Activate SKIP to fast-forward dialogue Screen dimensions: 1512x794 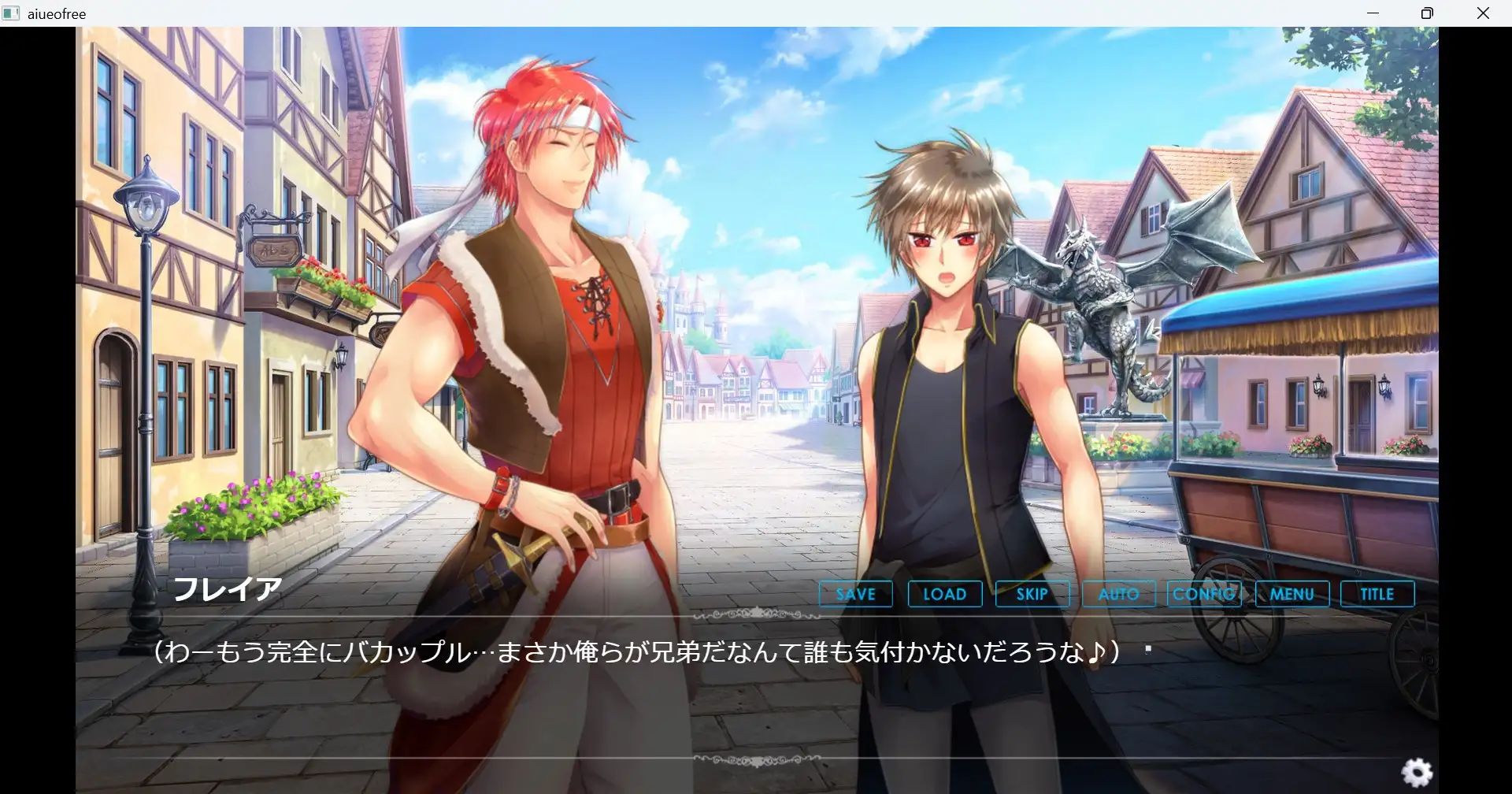click(x=1032, y=594)
